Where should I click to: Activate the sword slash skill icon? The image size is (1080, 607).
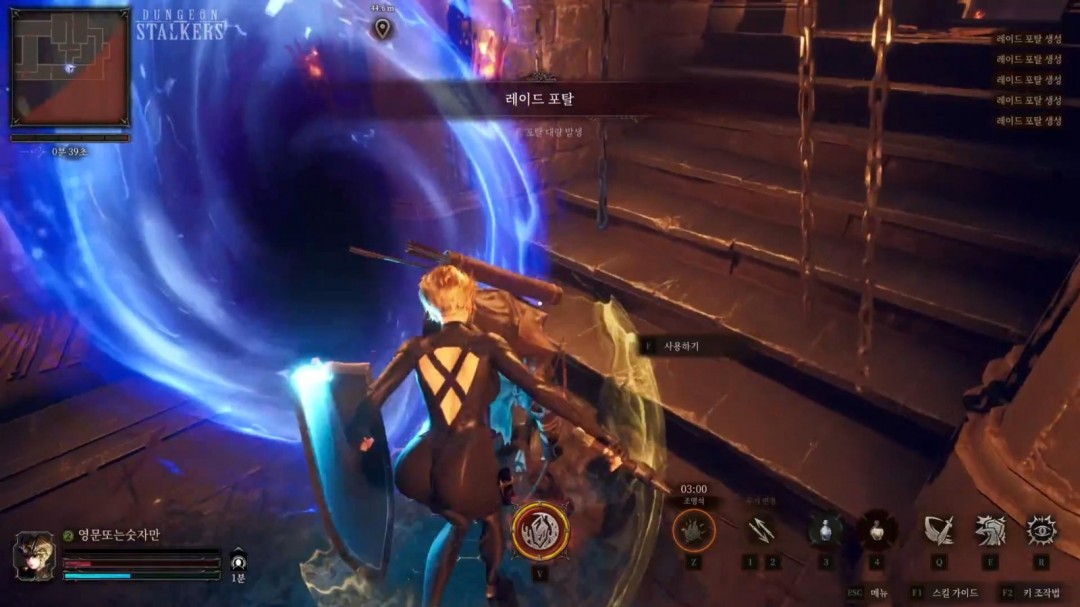pos(938,530)
